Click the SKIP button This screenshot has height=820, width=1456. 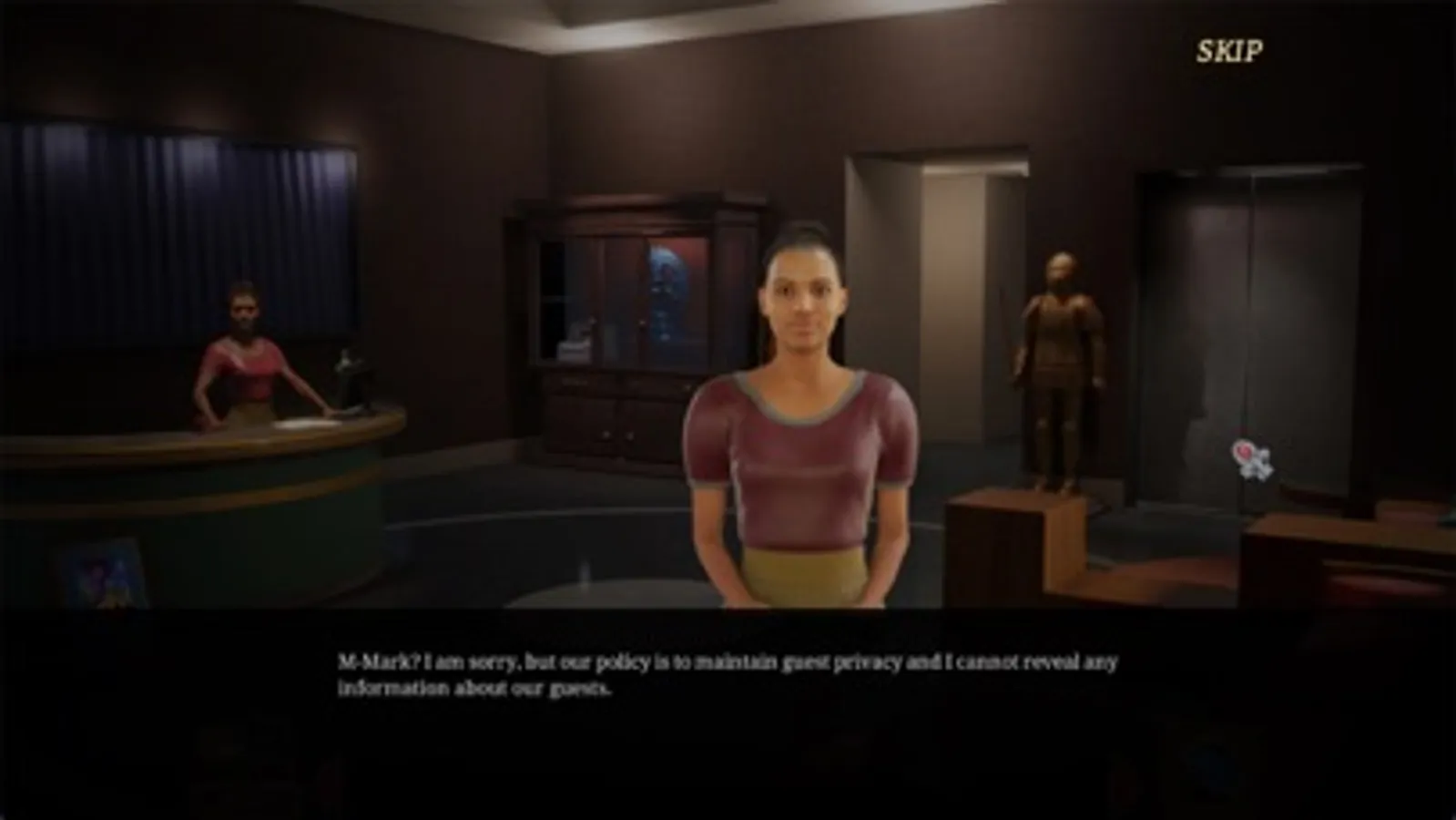(1231, 50)
